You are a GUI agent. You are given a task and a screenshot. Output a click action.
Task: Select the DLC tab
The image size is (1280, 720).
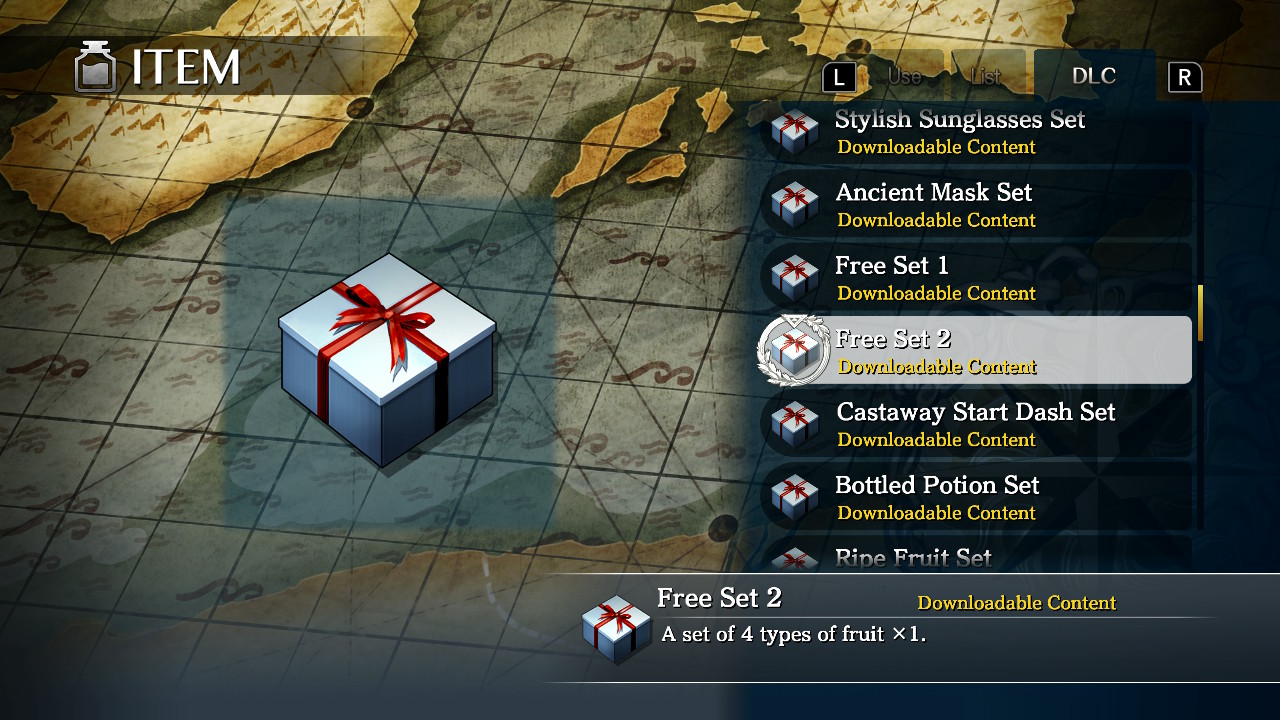point(1094,75)
